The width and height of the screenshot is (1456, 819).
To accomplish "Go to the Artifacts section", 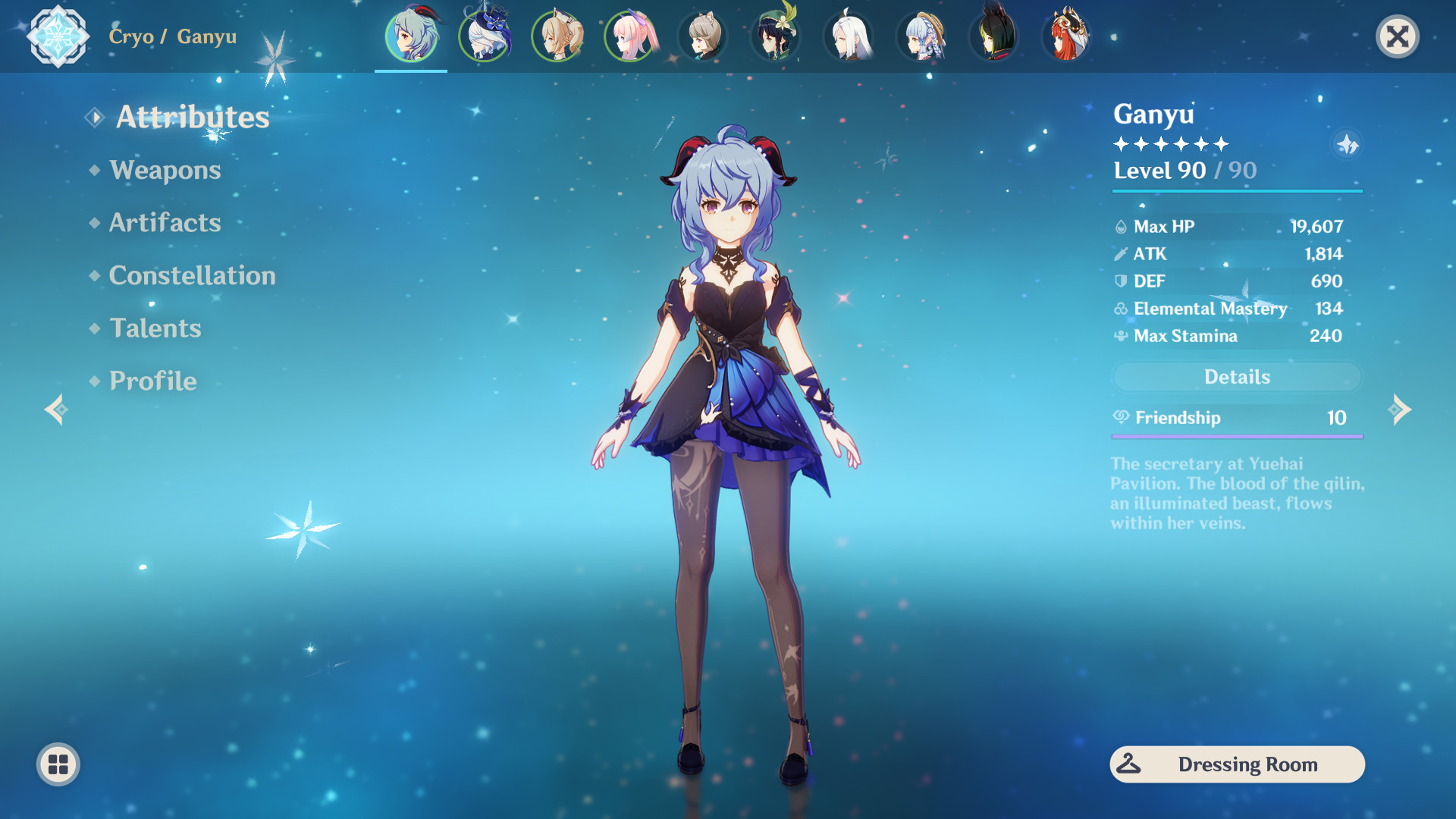I will tap(165, 223).
